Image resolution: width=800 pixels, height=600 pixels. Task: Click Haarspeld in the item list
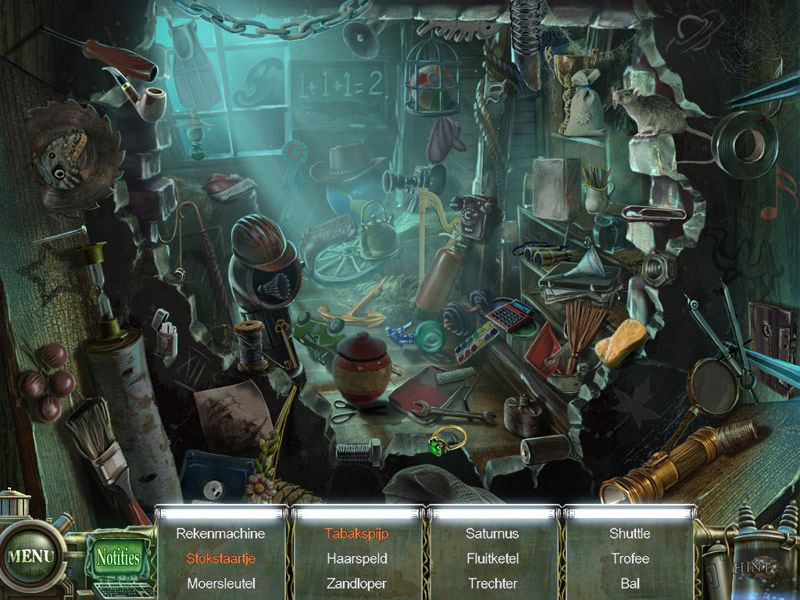(x=356, y=558)
